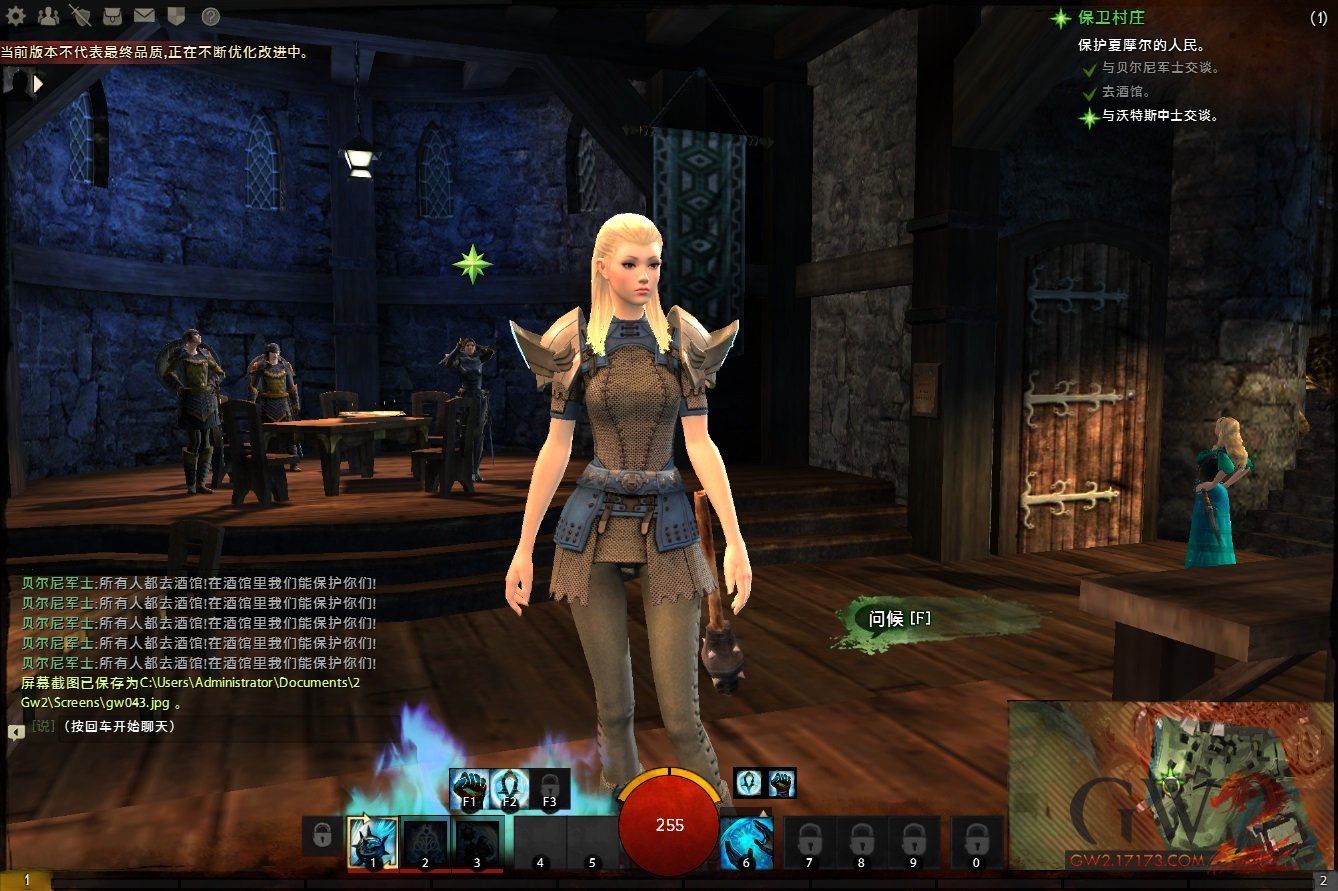Viewport: 1338px width, 891px height.
Task: Open the contacts and party panel
Action: pyautogui.click(x=47, y=16)
